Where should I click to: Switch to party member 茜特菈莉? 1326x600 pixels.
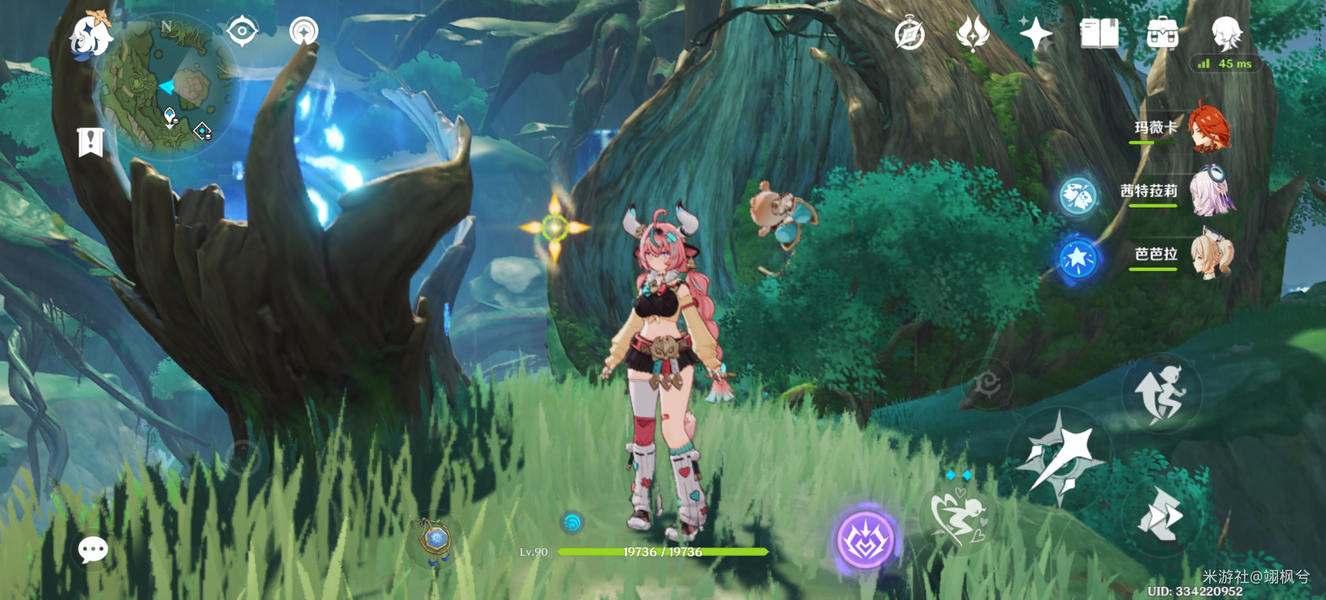click(1211, 192)
